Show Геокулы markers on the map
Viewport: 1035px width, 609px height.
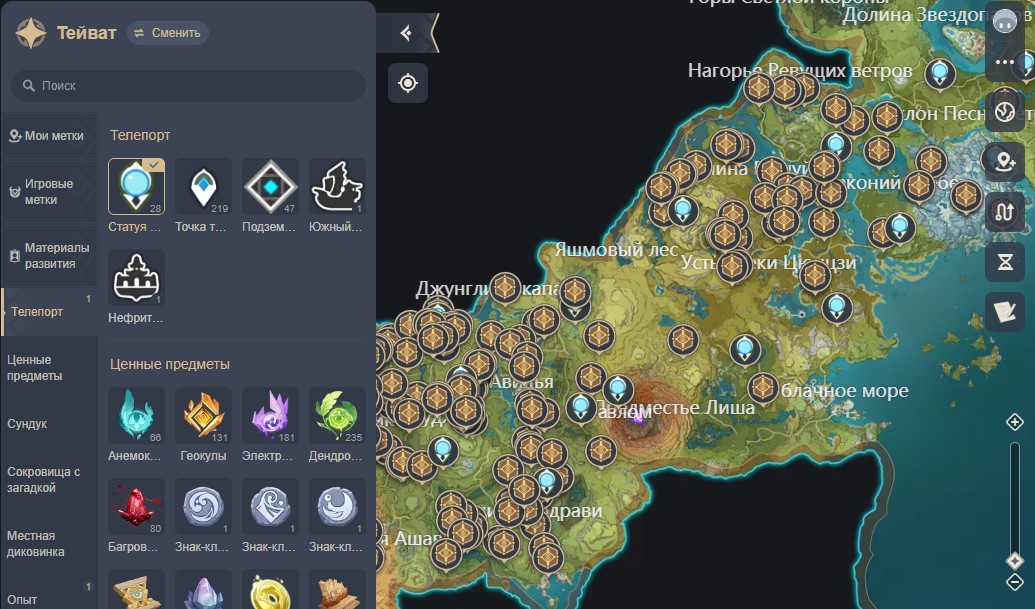pyautogui.click(x=203, y=416)
